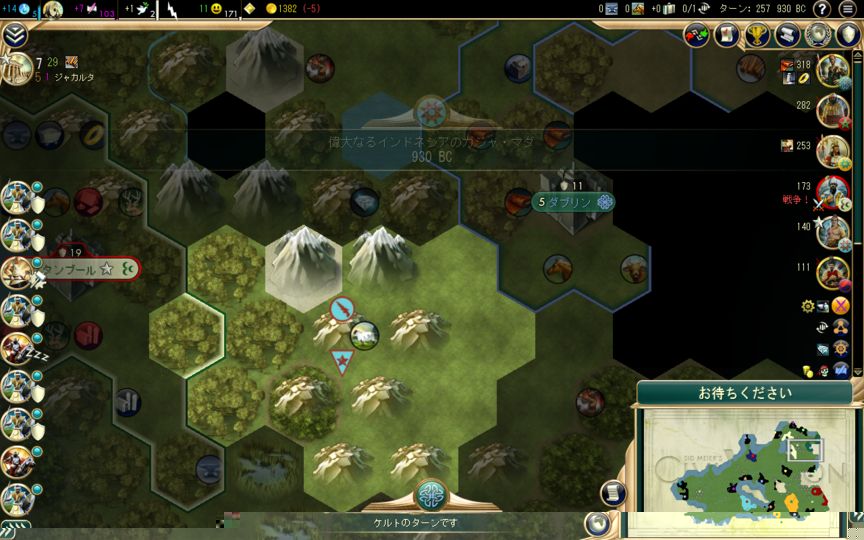Open the happiness smiley face overview
The height and width of the screenshot is (540, 864).
coord(216,9)
